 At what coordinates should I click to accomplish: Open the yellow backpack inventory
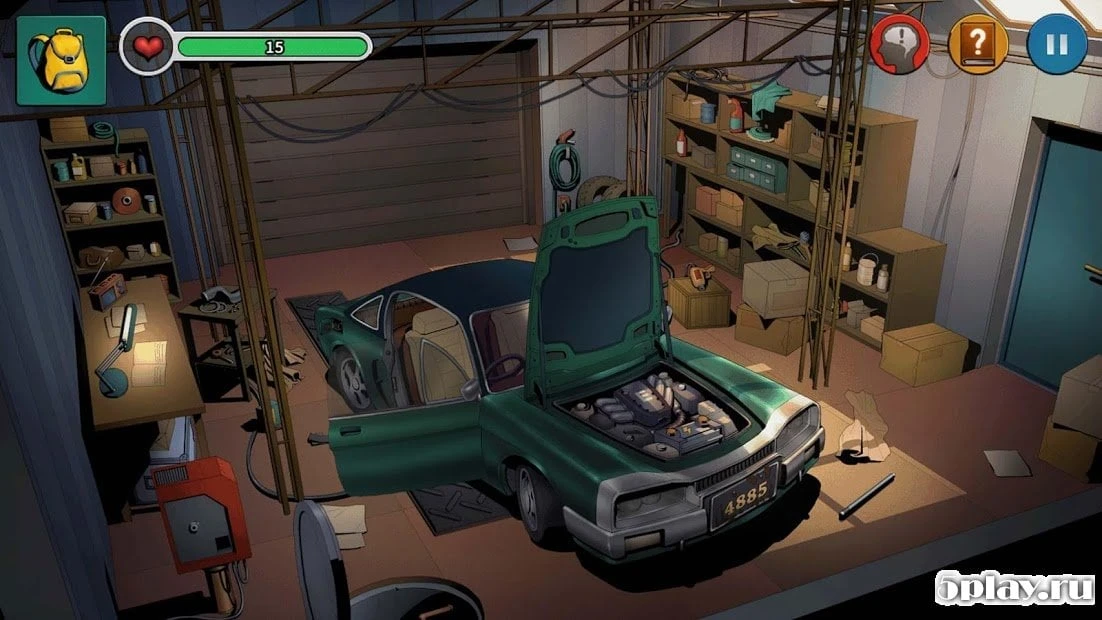point(61,60)
